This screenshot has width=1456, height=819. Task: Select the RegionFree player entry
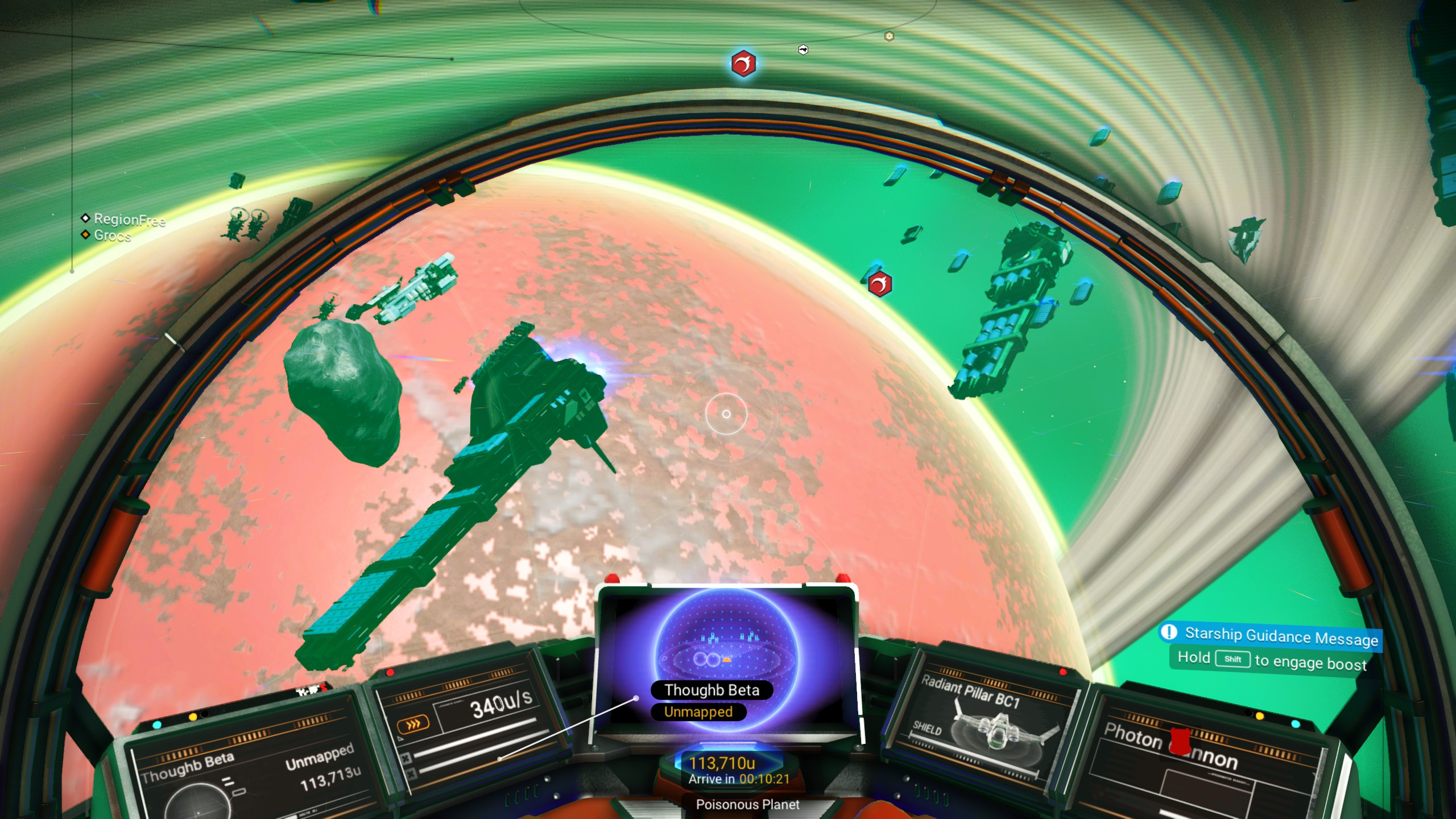(129, 219)
